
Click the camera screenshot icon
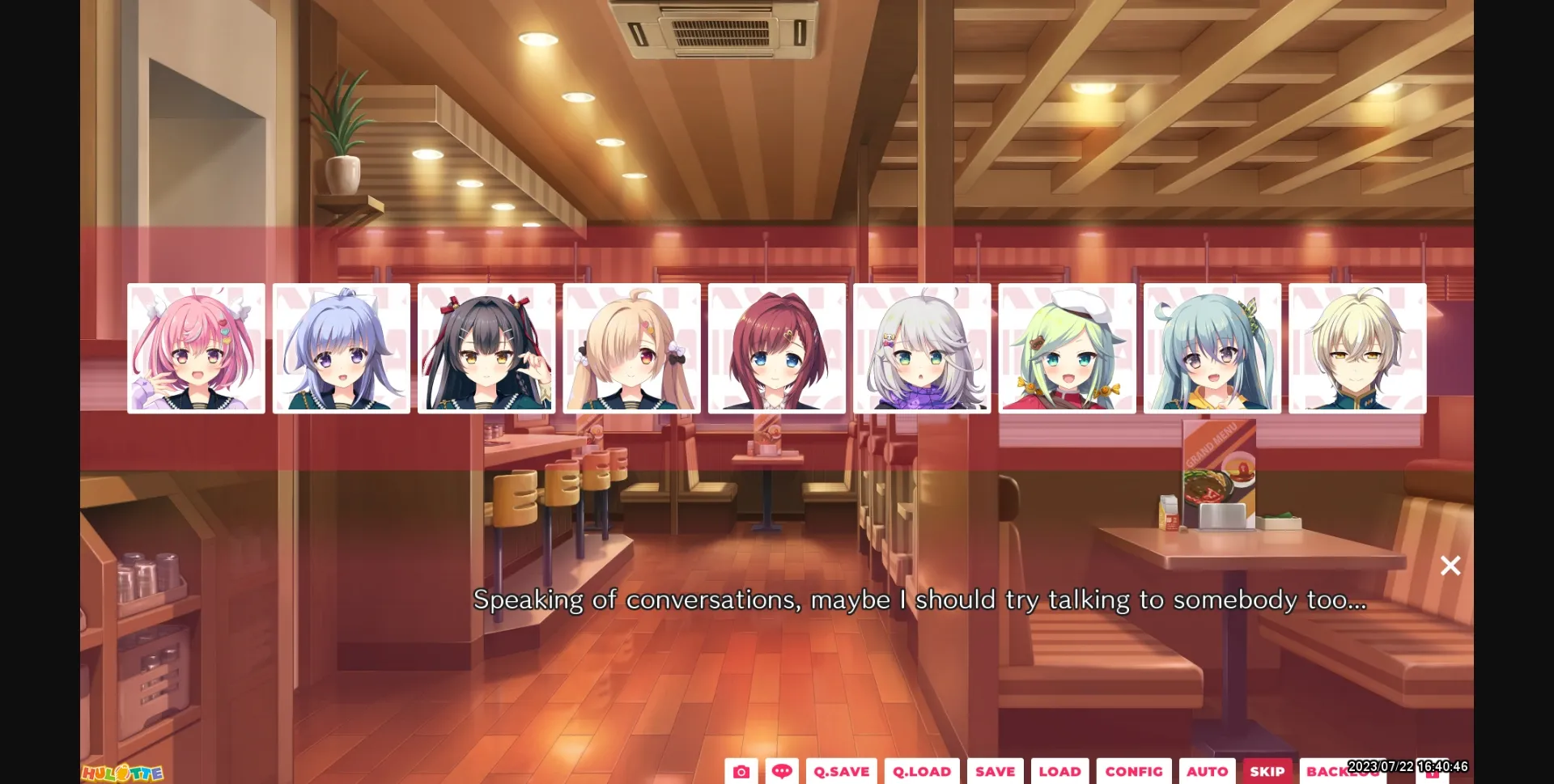click(741, 771)
